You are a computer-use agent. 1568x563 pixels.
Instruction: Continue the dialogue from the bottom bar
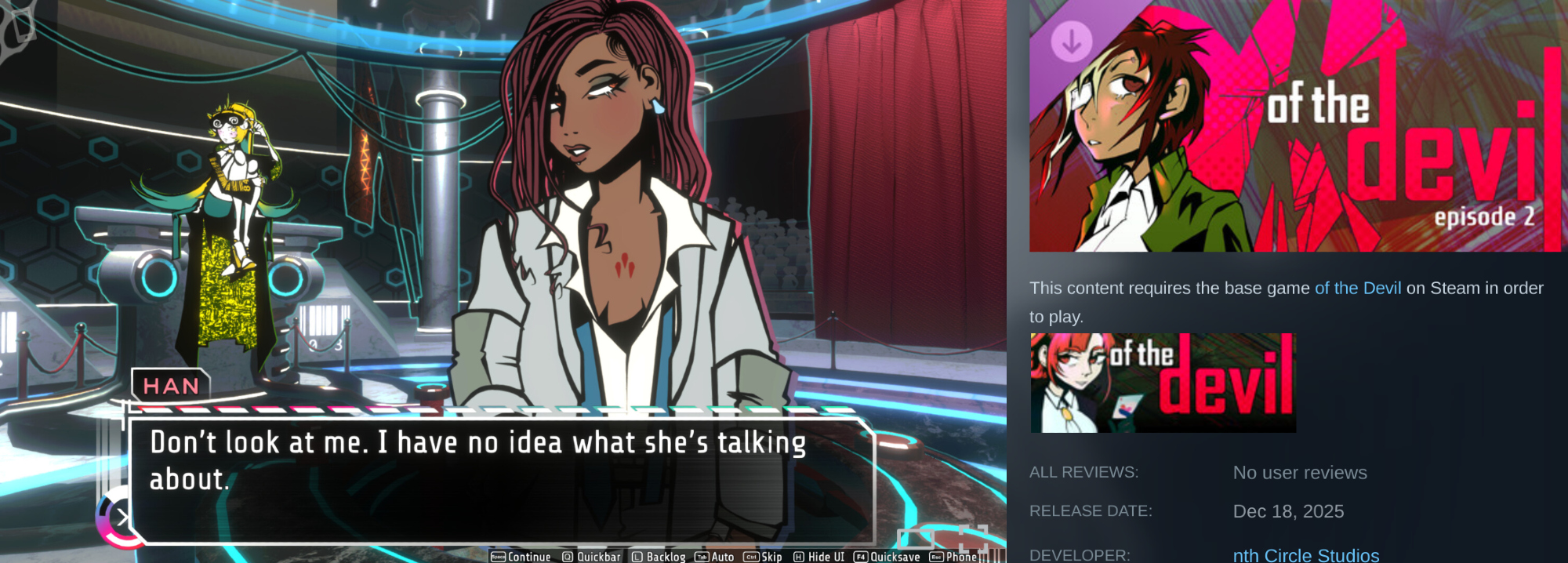point(521,557)
